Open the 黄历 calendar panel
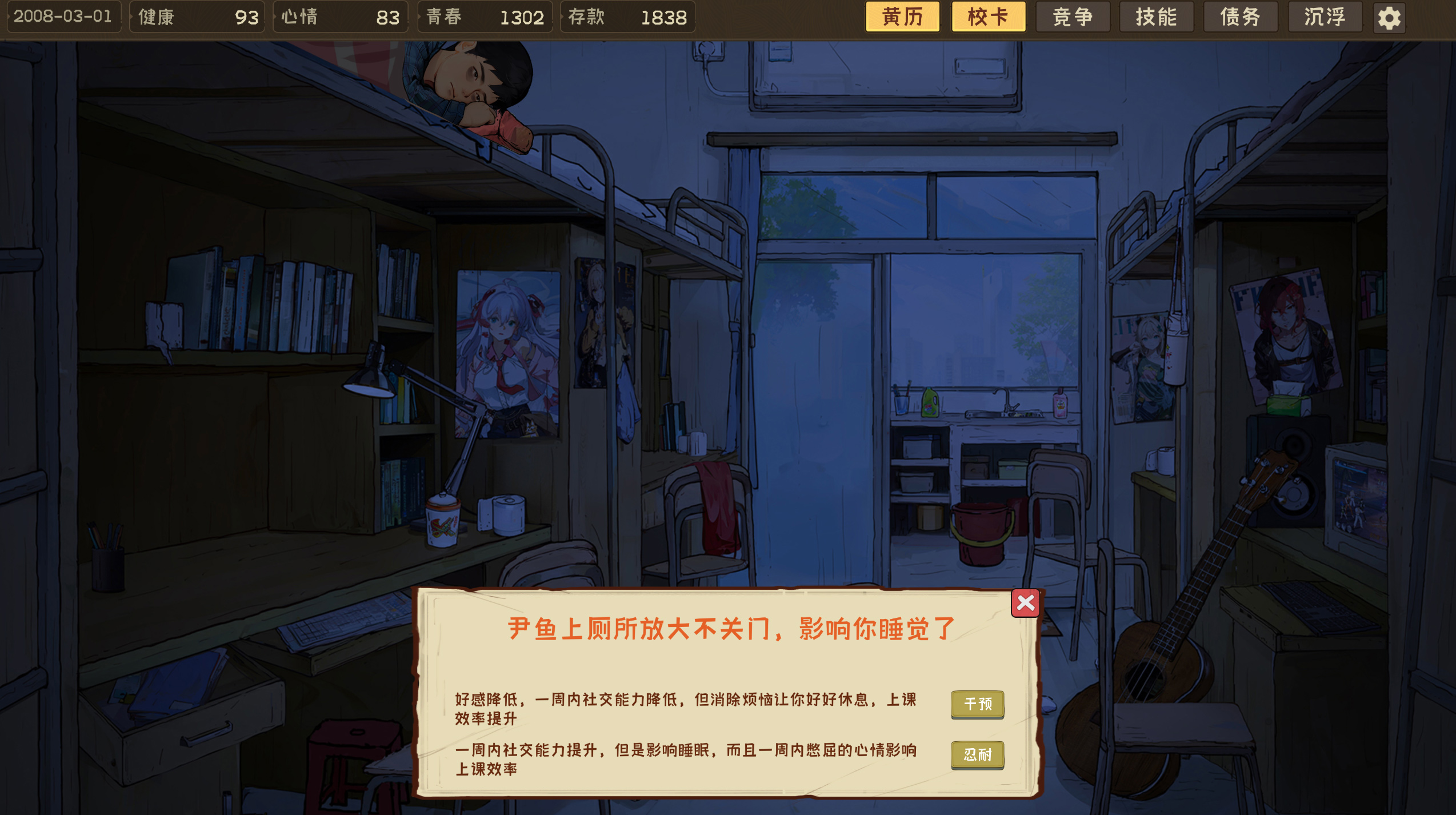The height and width of the screenshot is (815, 1456). [902, 17]
